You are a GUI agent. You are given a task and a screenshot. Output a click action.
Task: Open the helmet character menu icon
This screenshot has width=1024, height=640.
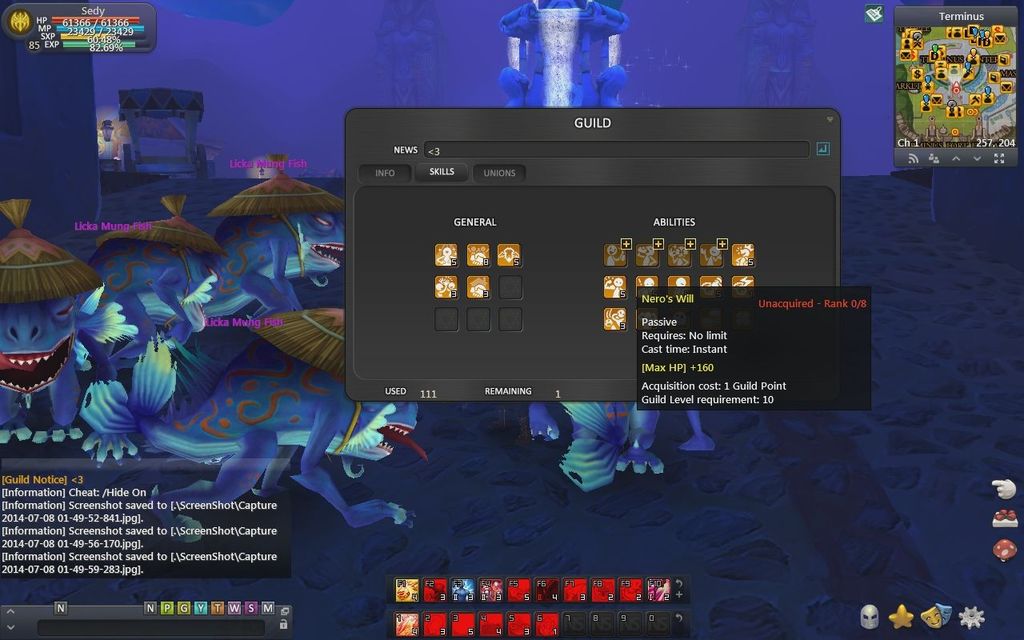tap(869, 617)
